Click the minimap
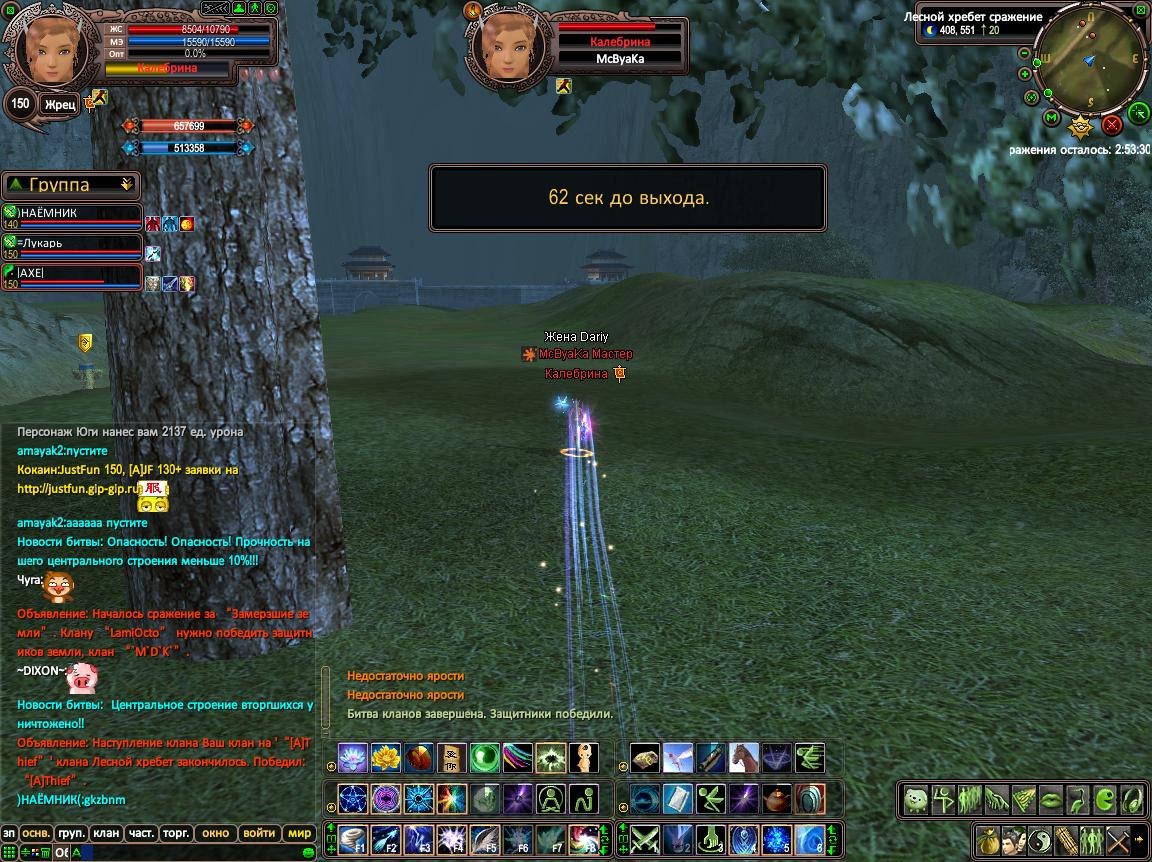Viewport: 1152px width, 862px height. 1090,62
